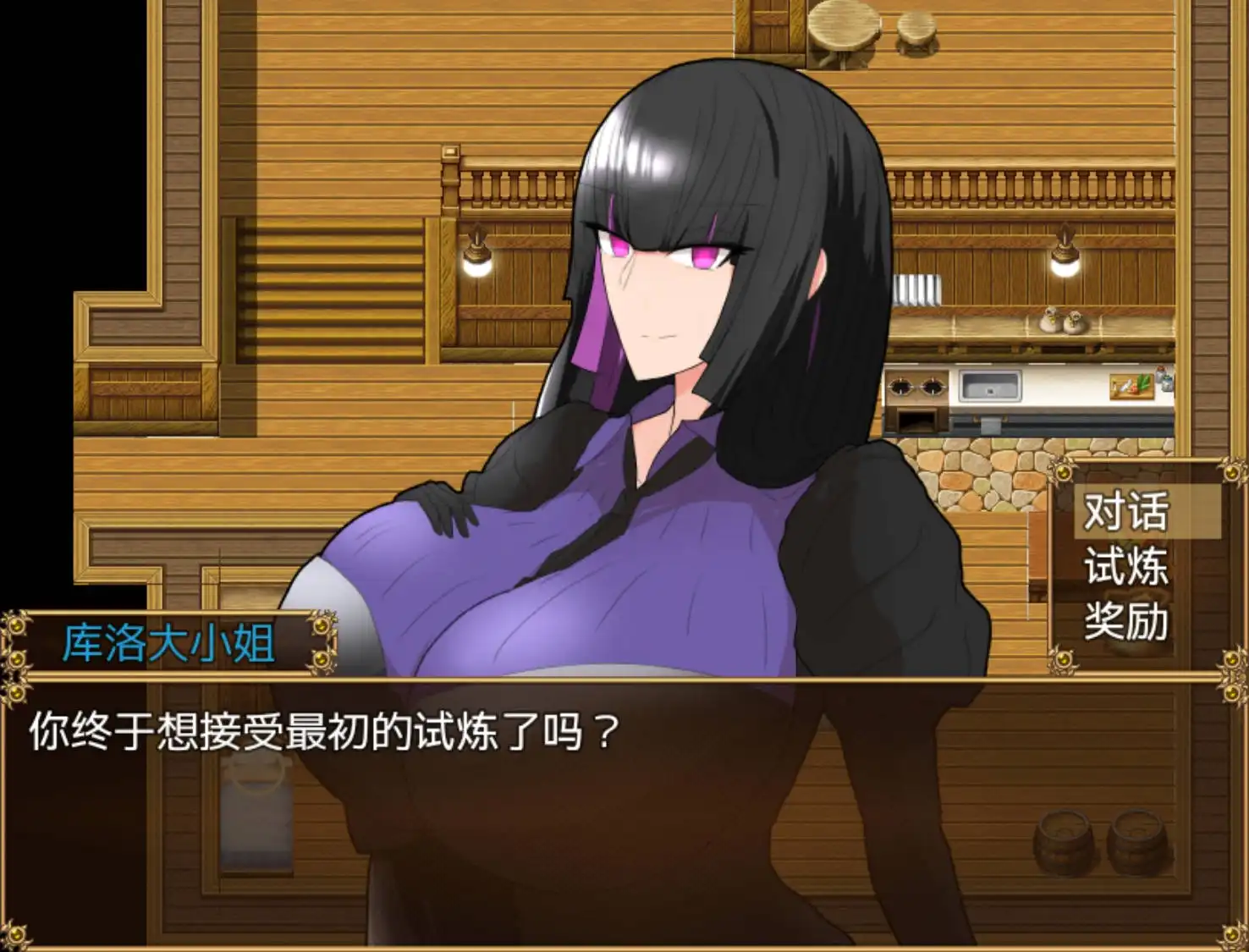1249x952 pixels.
Task: Click the name box showing 库洛大小姐
Action: point(169,641)
